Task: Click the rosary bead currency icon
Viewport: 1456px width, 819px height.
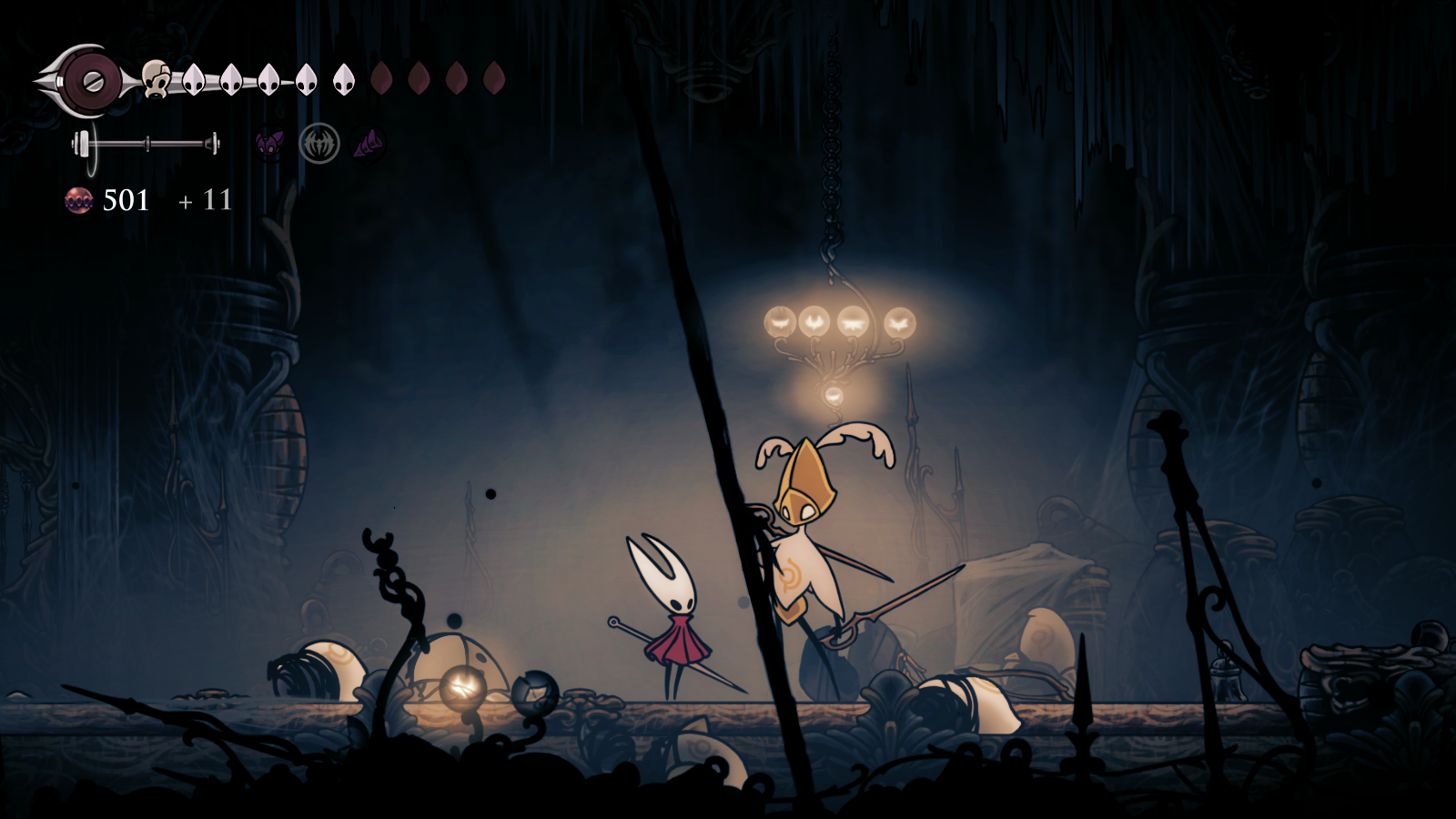Action: pyautogui.click(x=79, y=200)
